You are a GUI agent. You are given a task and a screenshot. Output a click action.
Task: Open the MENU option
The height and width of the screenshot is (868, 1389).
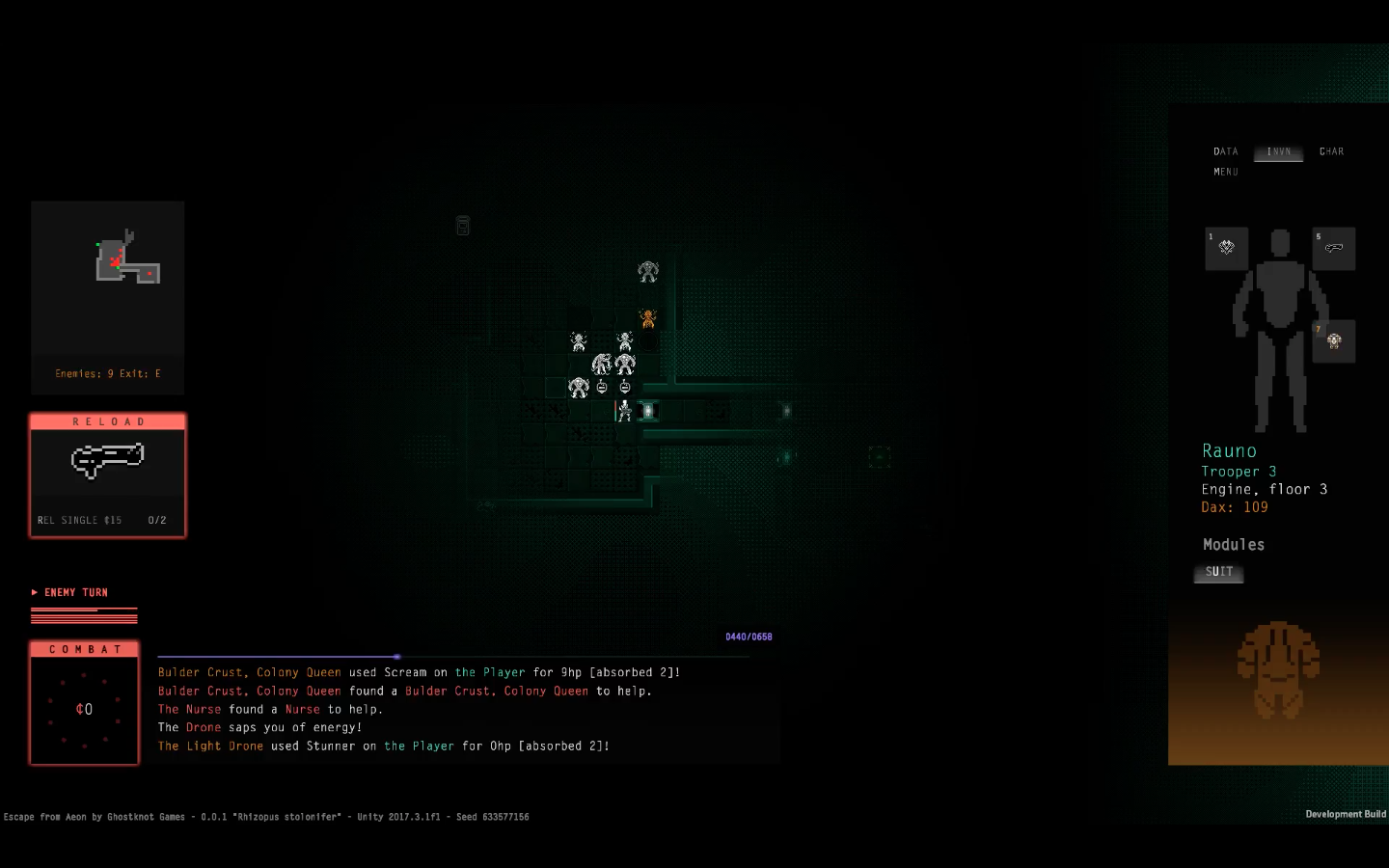[1226, 172]
